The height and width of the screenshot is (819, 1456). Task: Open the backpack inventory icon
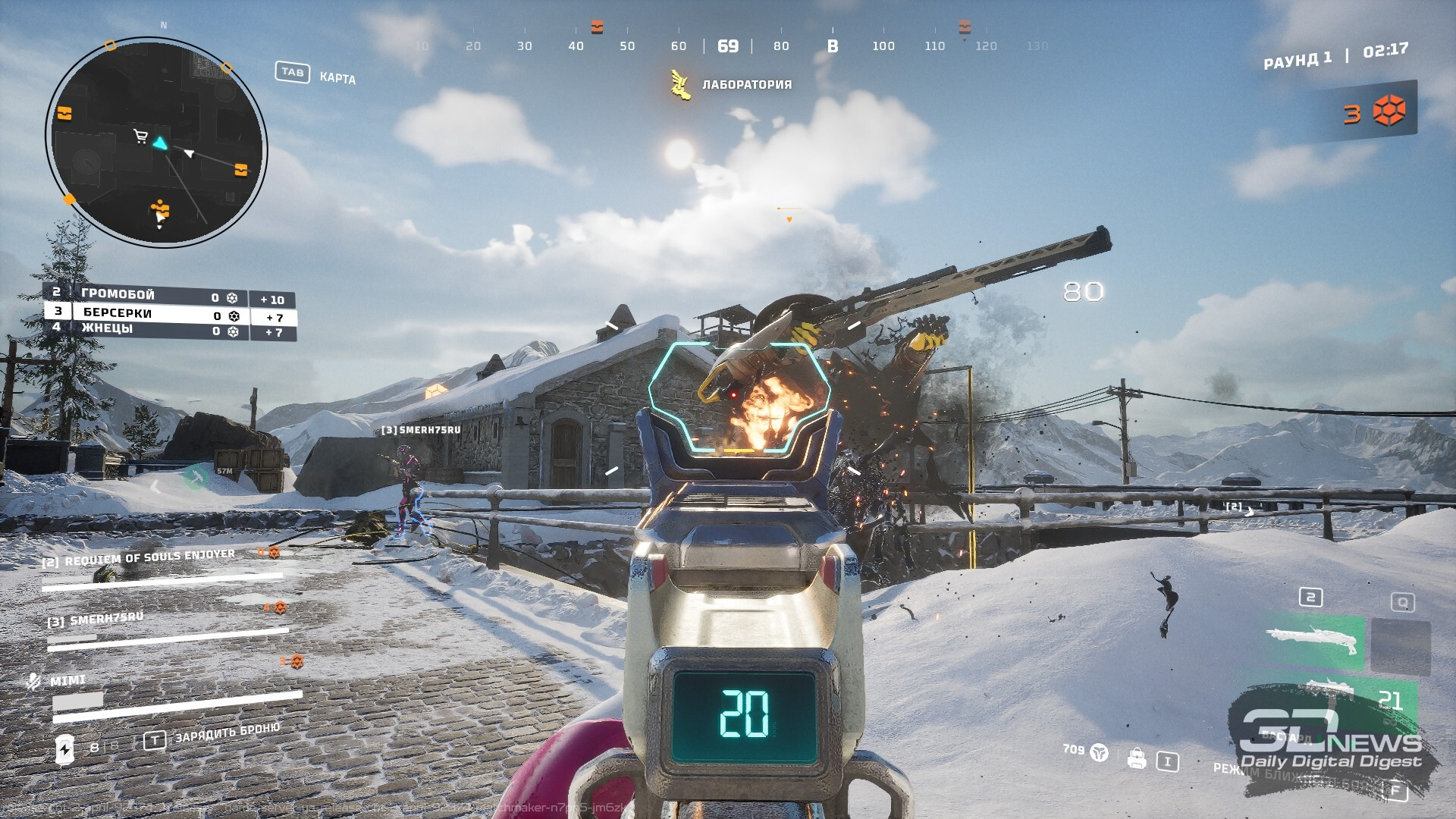click(x=1136, y=758)
